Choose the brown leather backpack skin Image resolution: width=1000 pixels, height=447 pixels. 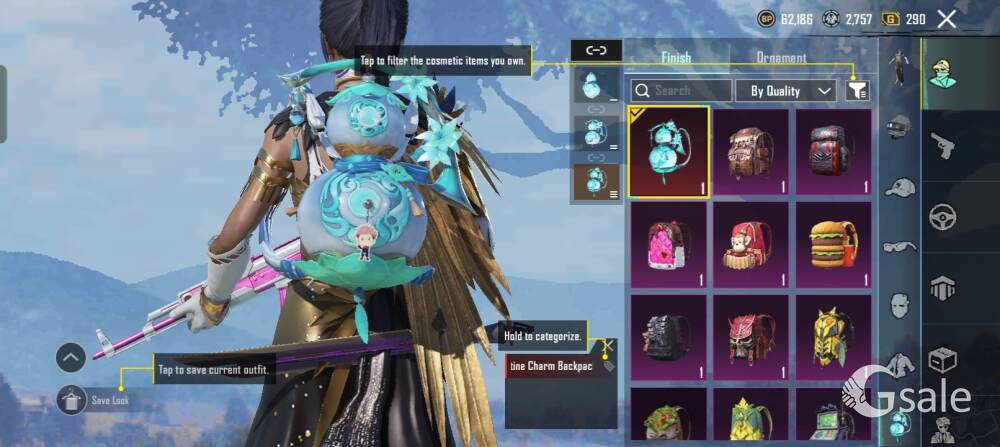pyautogui.click(x=750, y=152)
